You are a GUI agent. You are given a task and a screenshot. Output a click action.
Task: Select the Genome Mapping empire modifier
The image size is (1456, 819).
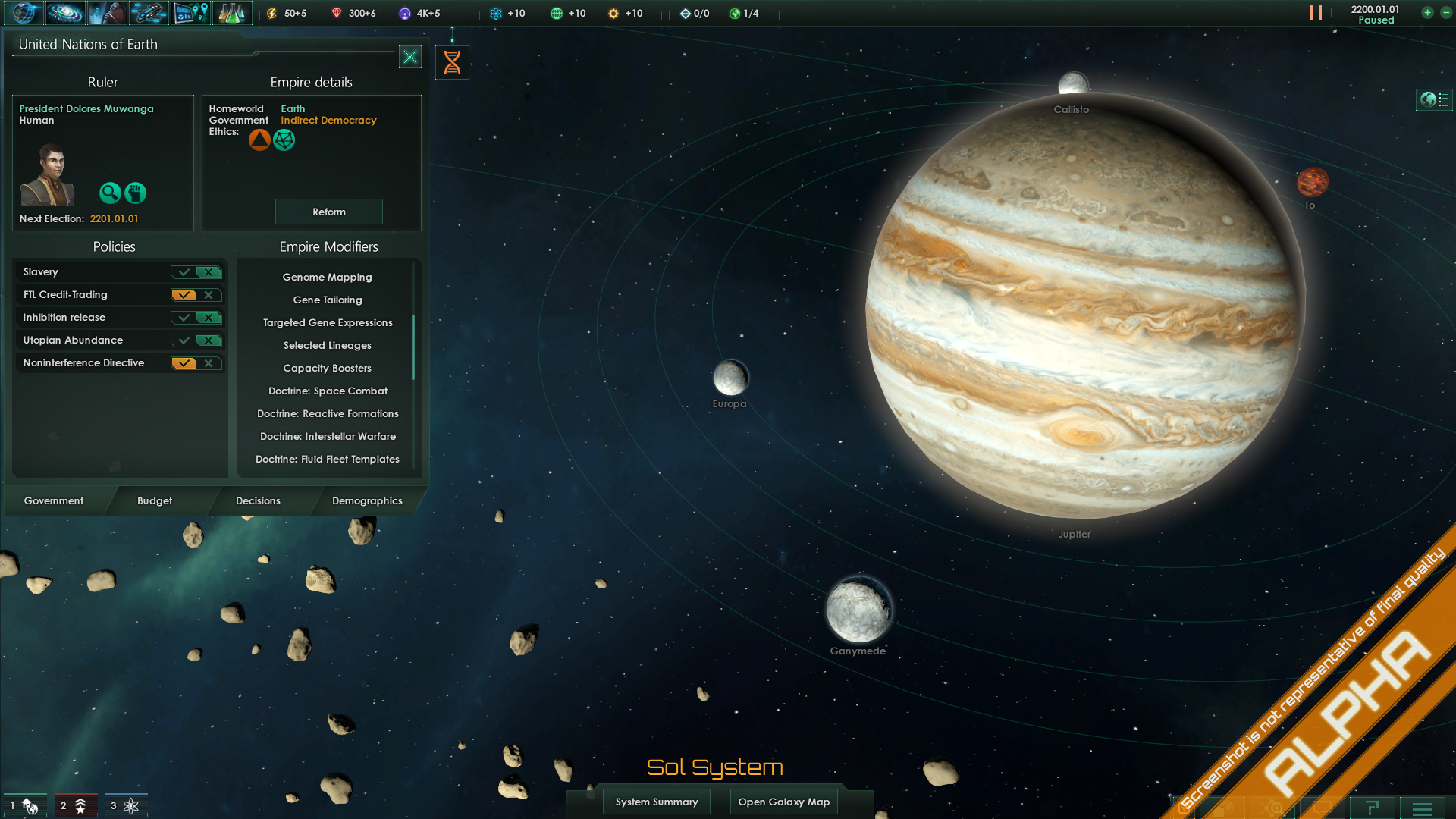327,277
